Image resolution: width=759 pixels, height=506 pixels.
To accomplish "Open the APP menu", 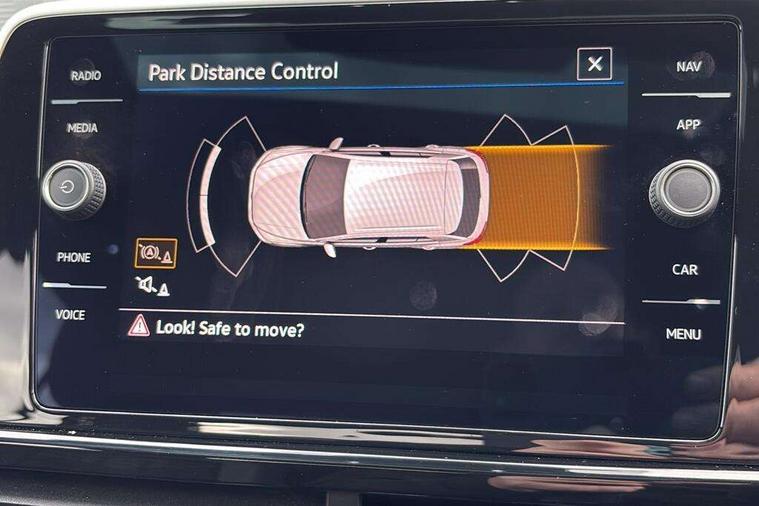I will [688, 125].
